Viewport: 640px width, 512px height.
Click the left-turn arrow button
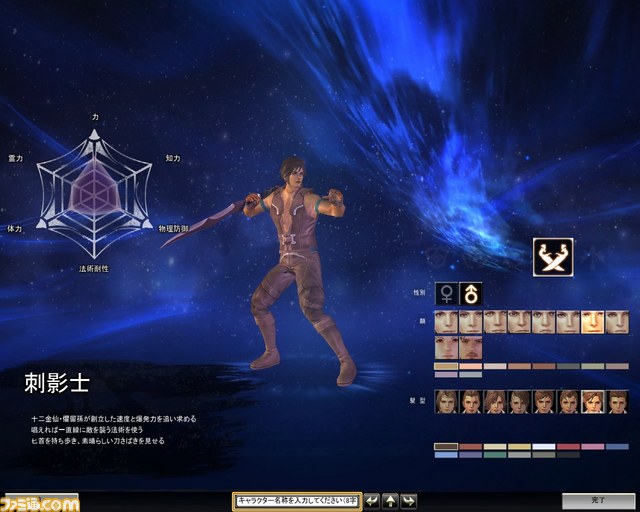click(x=372, y=501)
